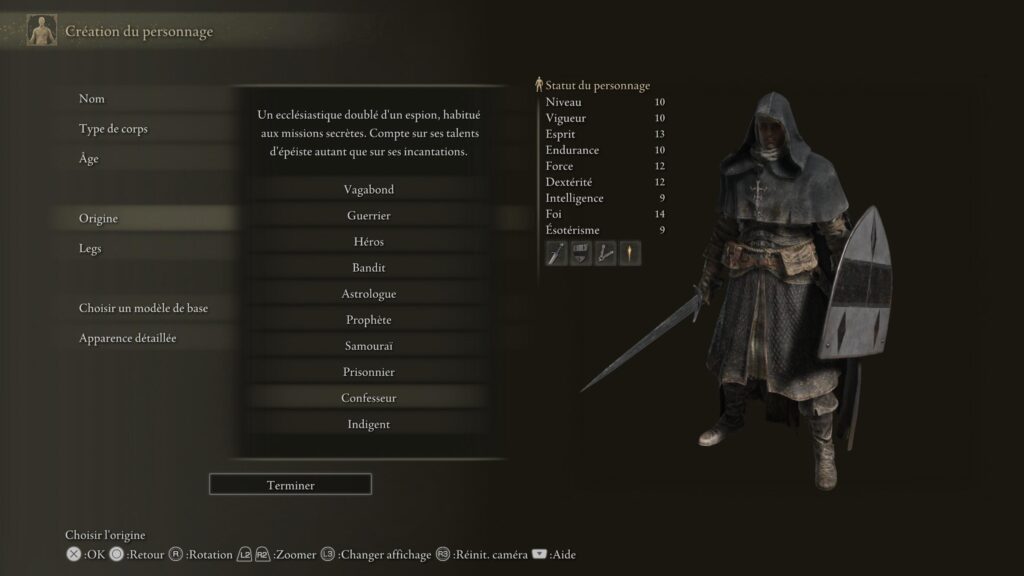Open the Legs option

pos(90,249)
